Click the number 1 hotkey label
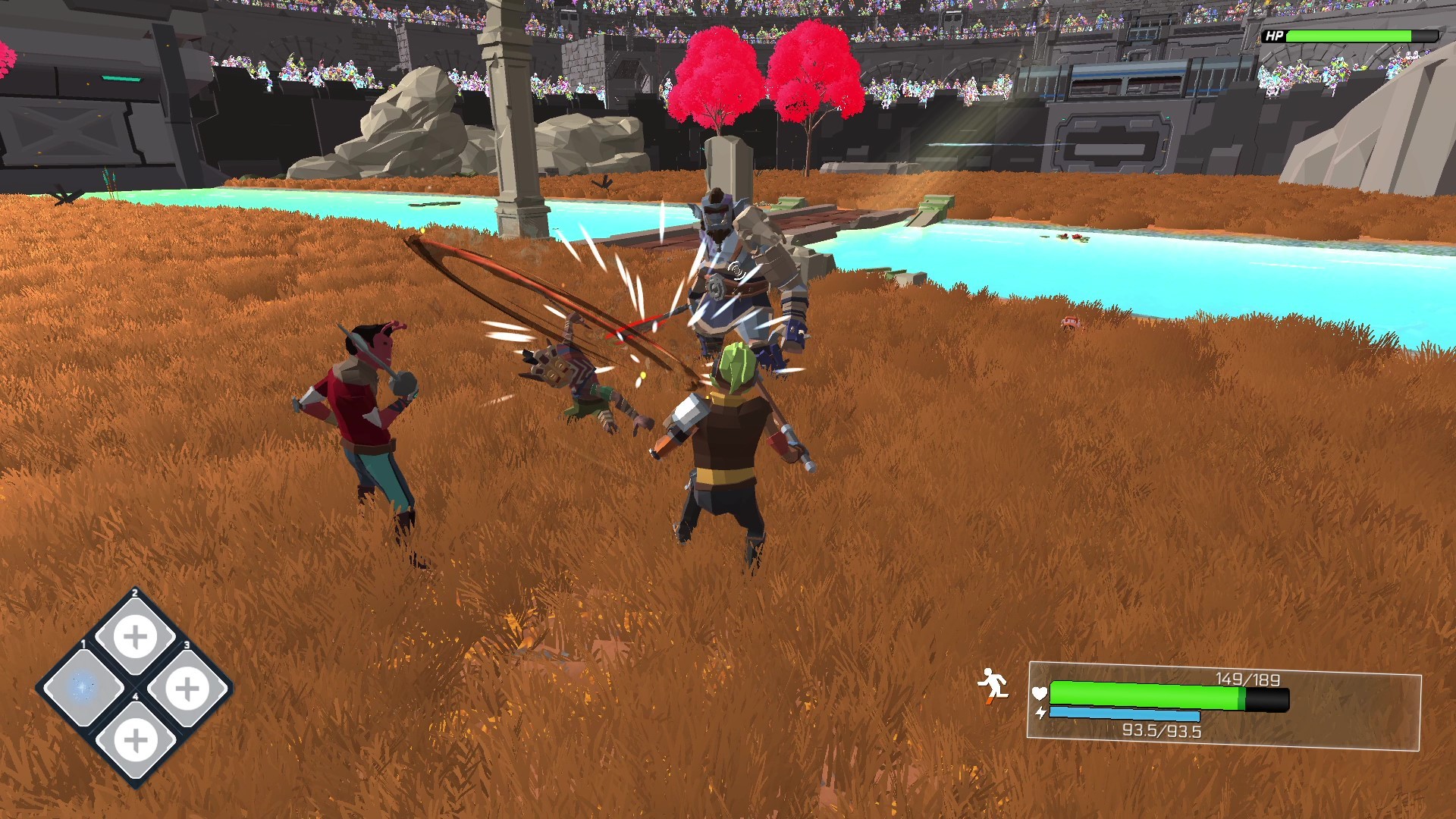1456x819 pixels. 83,644
